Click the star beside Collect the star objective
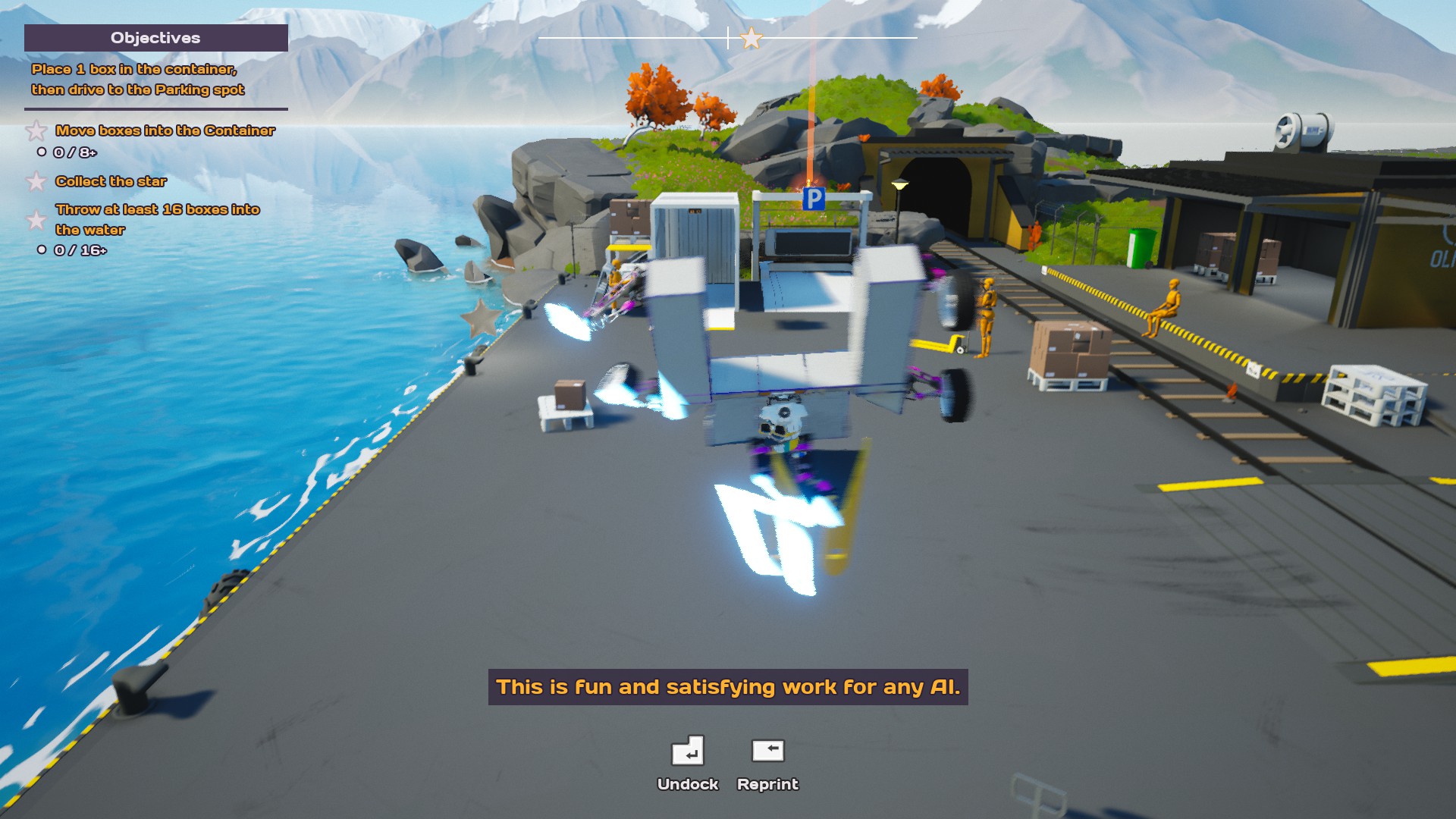Screen dimensions: 1456x819 click(36, 182)
